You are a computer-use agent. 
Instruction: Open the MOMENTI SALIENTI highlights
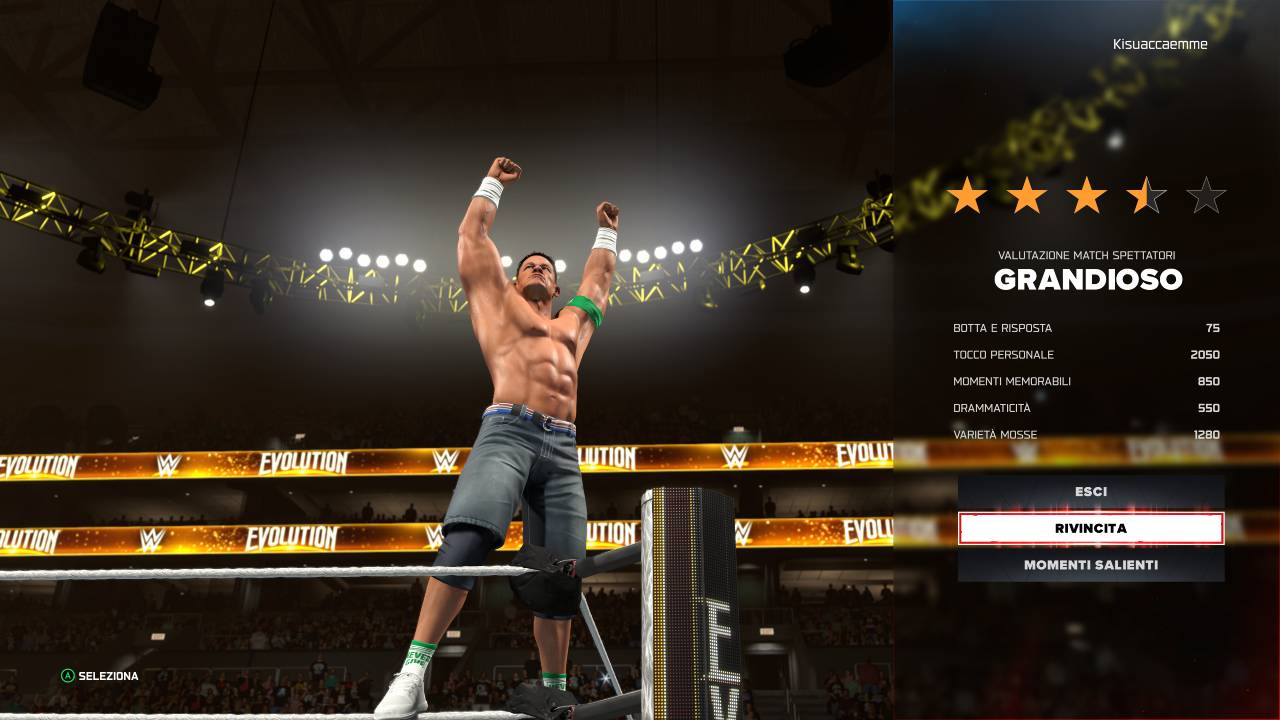pos(1090,565)
